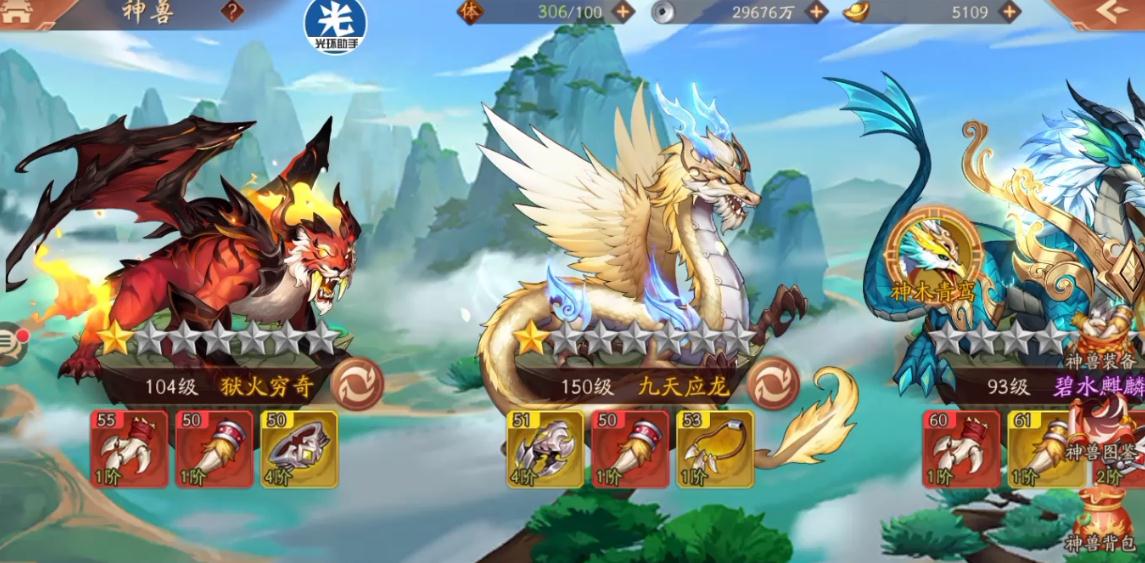This screenshot has width=1145, height=563.
Task: Add silver coins with the plus button
Action: (816, 12)
